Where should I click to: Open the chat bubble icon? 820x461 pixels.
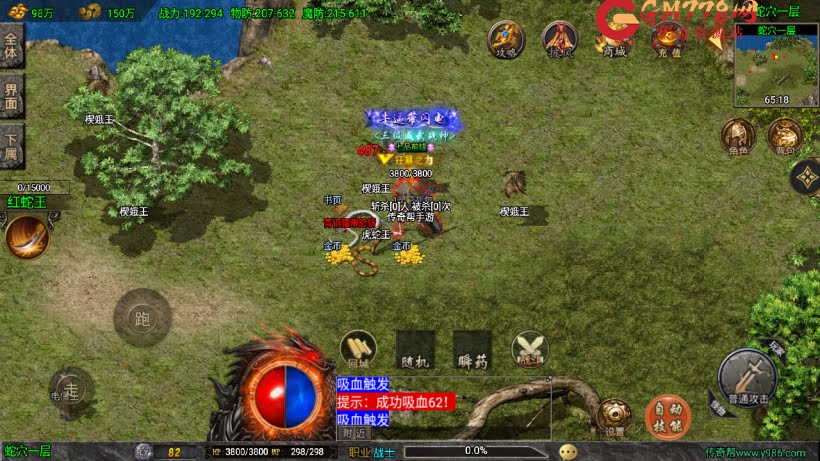(x=567, y=451)
